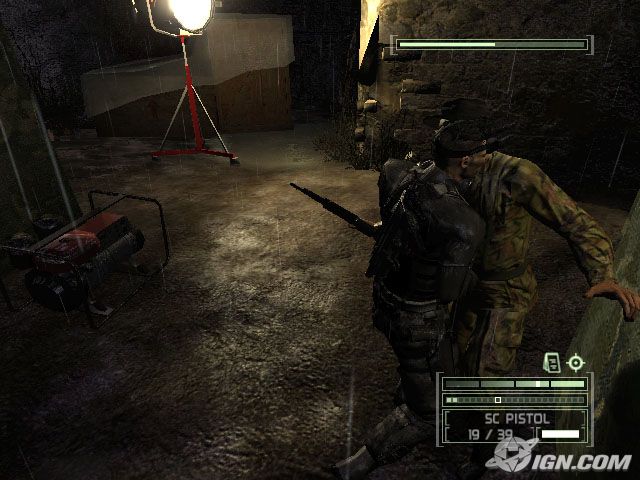This screenshot has width=640, height=480.
Task: Open the notes document icon
Action: coord(551,362)
